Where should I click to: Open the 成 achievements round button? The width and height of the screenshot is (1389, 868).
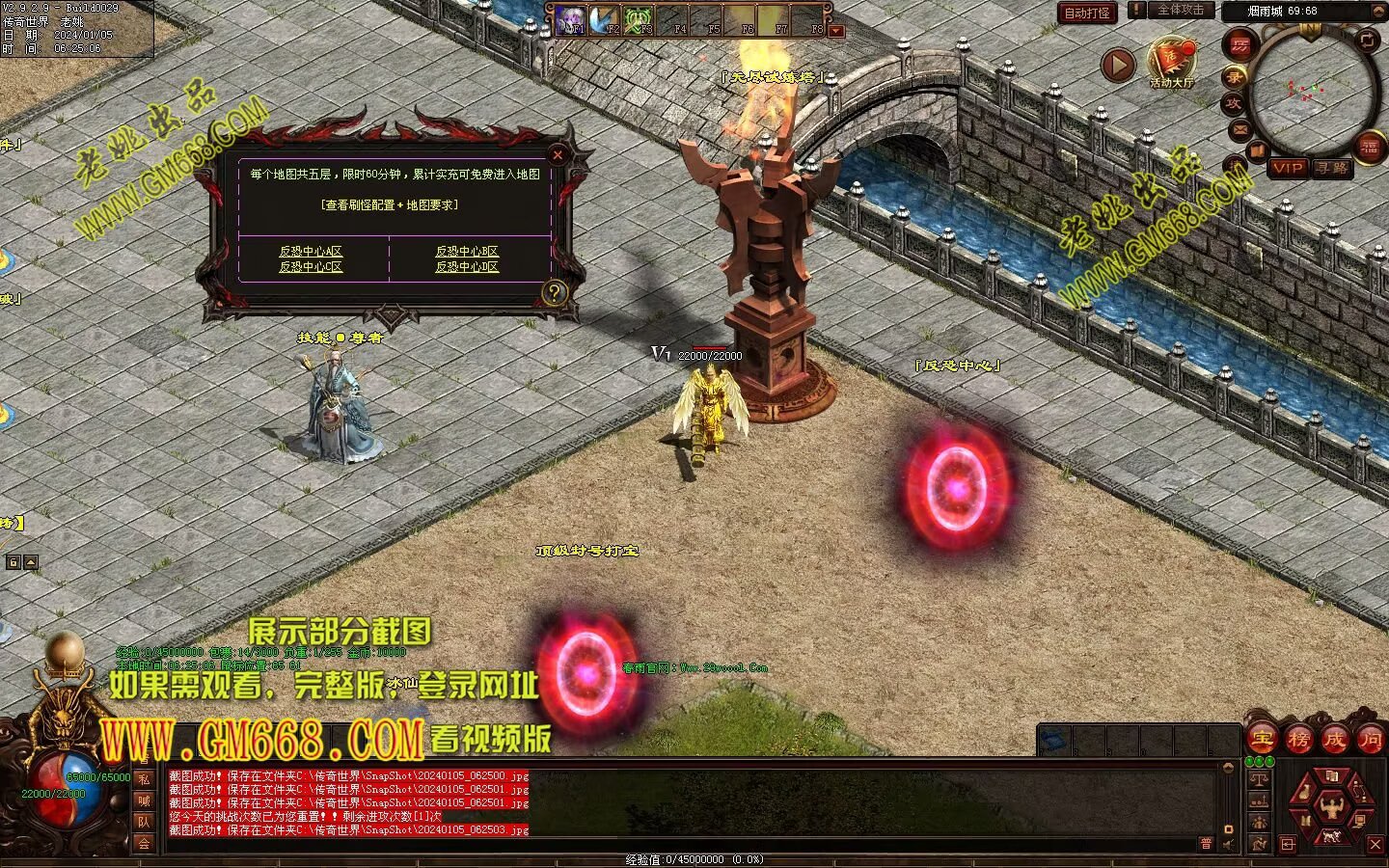tap(1334, 740)
